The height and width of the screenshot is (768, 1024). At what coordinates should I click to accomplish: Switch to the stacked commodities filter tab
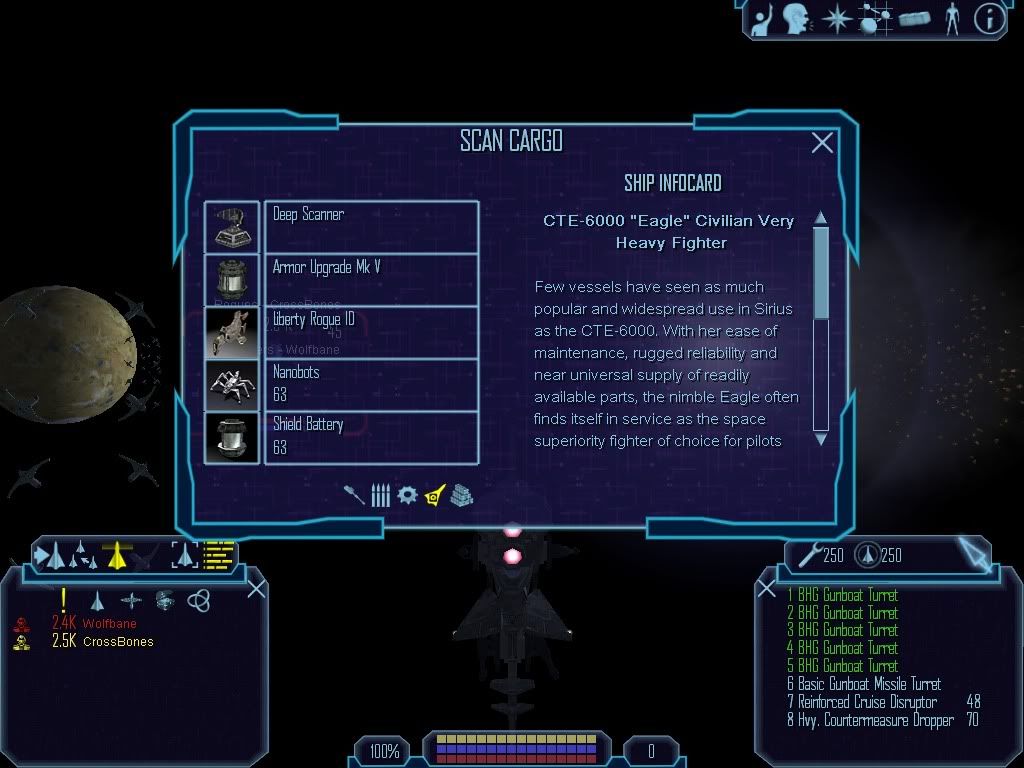[460, 495]
